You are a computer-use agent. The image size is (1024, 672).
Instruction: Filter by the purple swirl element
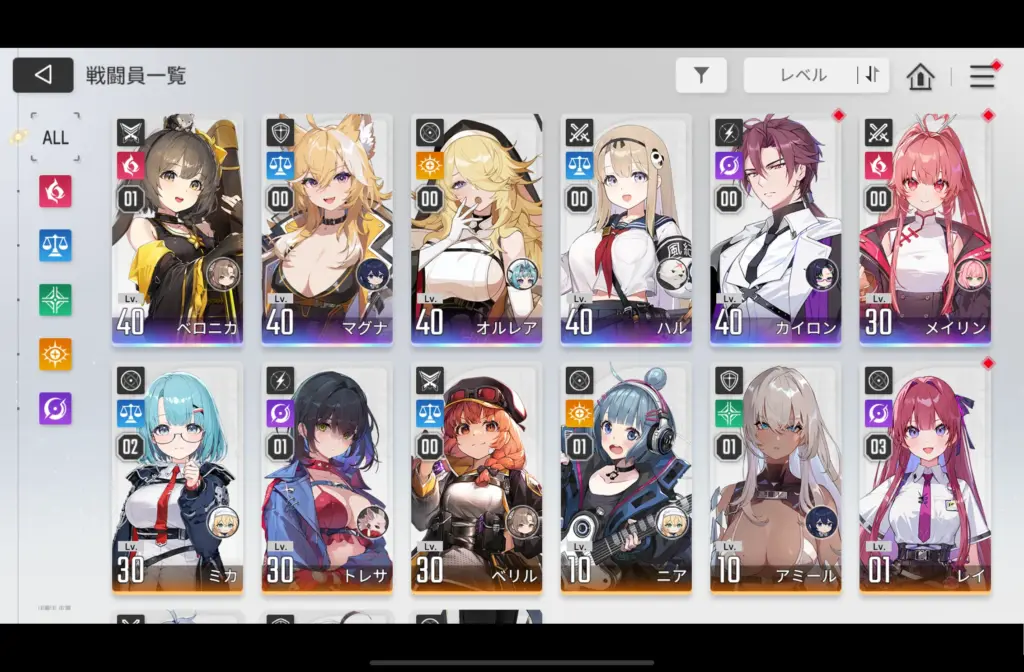(55, 408)
